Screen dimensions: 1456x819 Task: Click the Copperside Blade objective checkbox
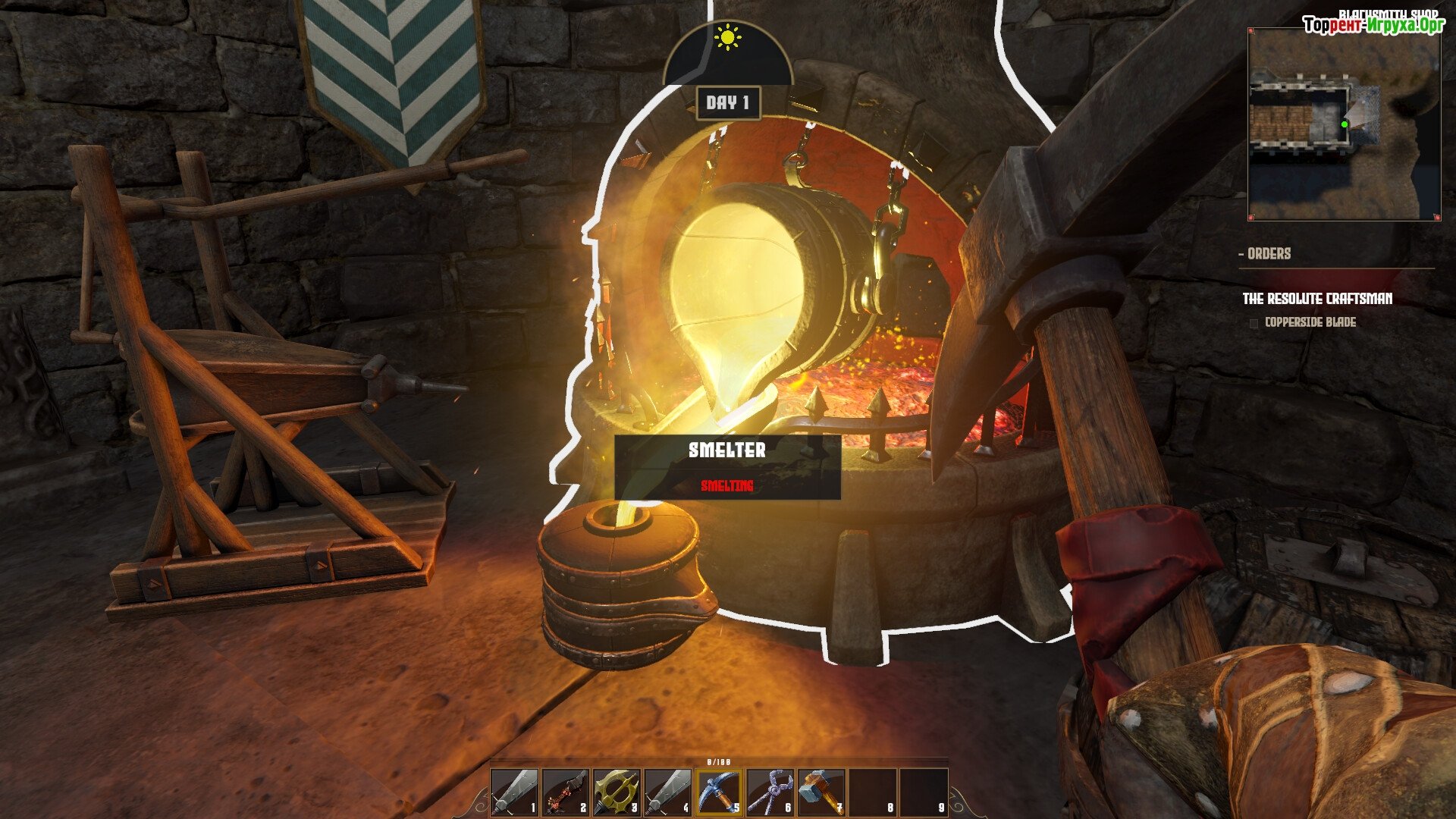pos(1254,324)
